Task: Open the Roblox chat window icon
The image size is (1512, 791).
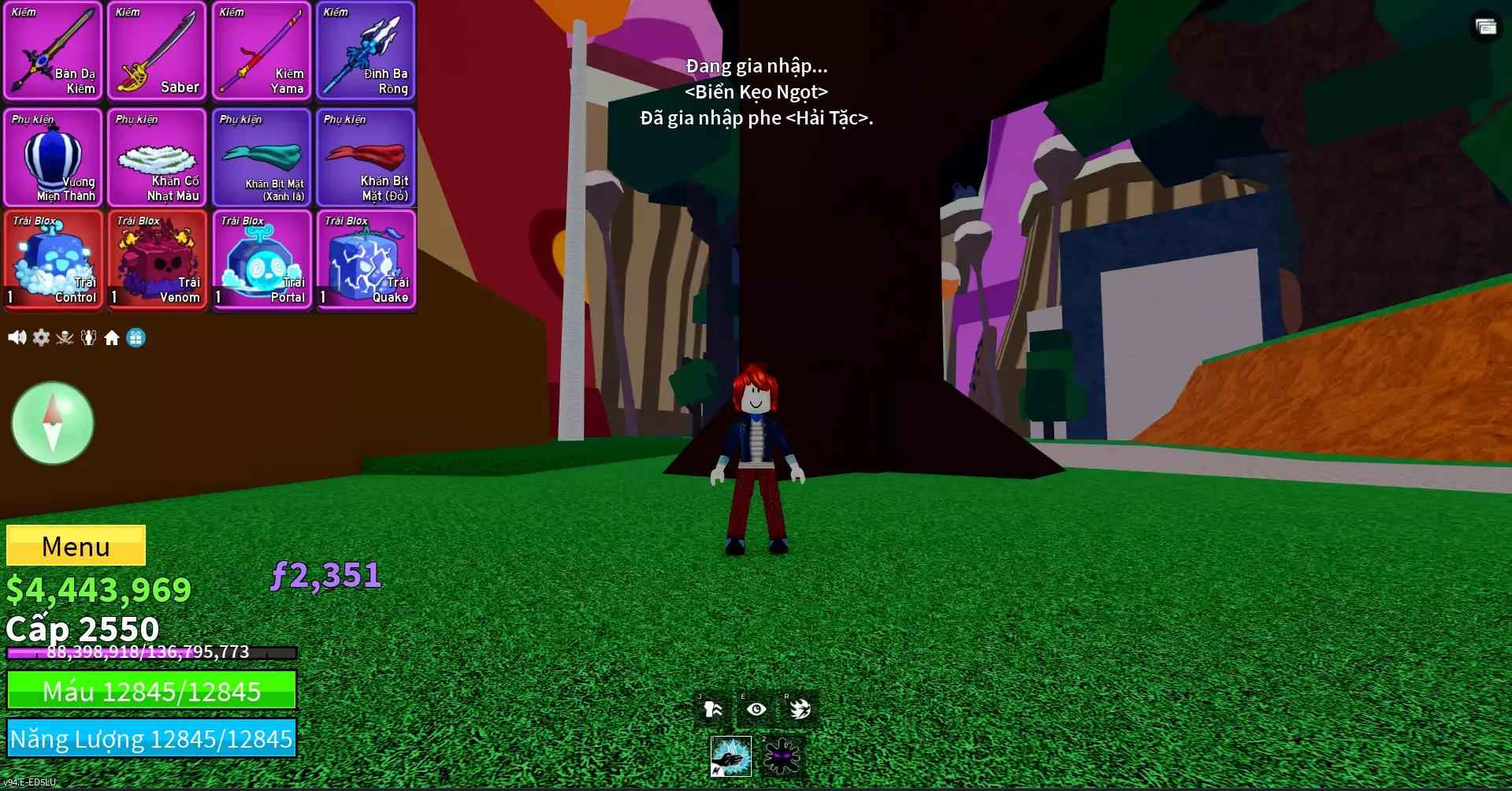Action: tap(1485, 28)
